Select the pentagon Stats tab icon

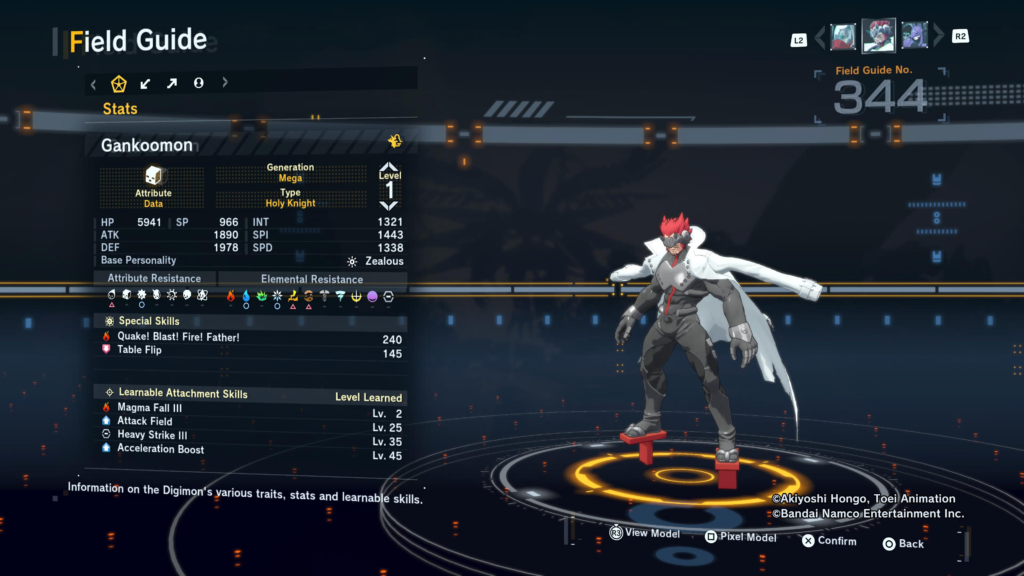click(119, 84)
